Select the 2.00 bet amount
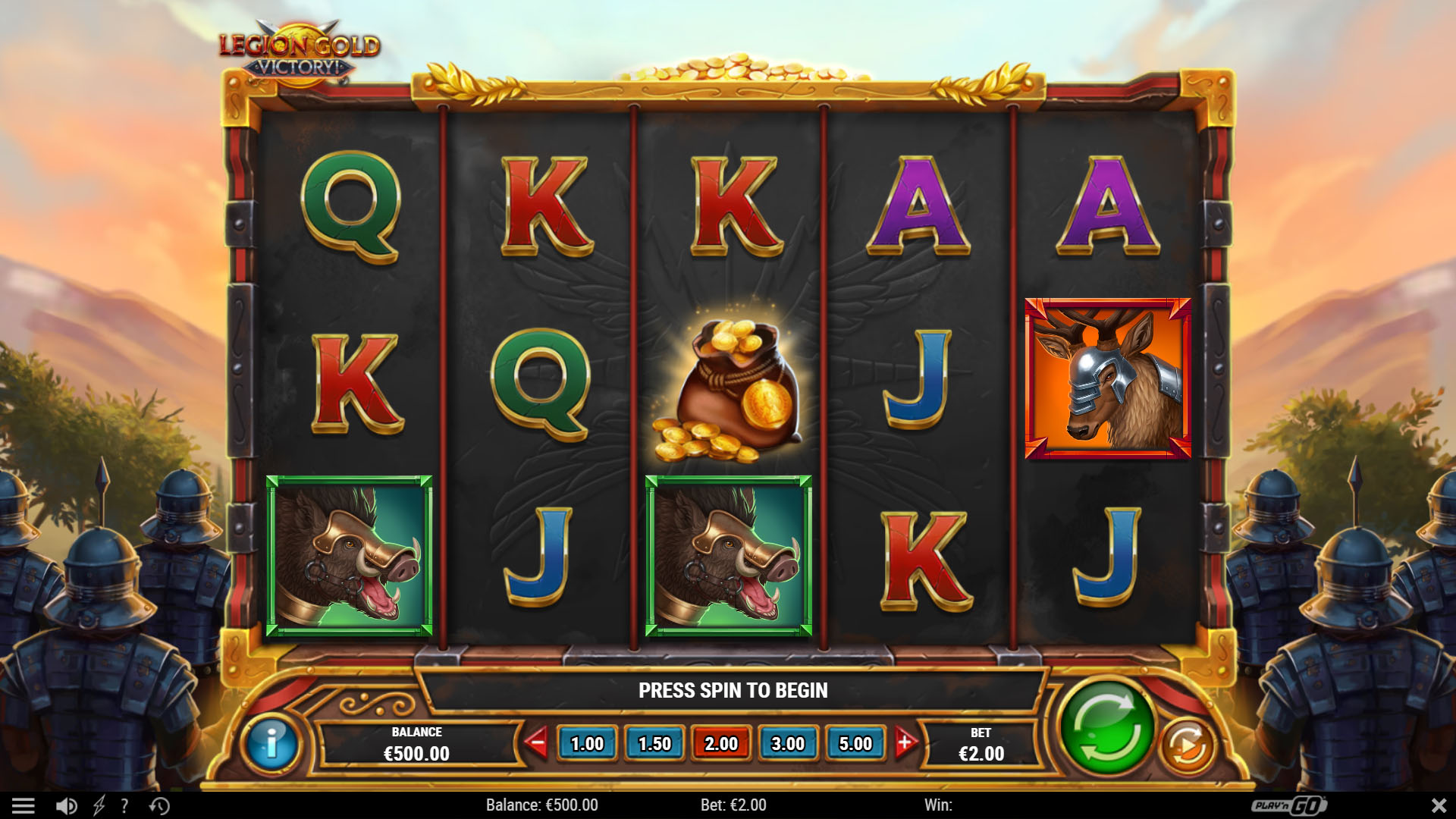 pos(721,744)
